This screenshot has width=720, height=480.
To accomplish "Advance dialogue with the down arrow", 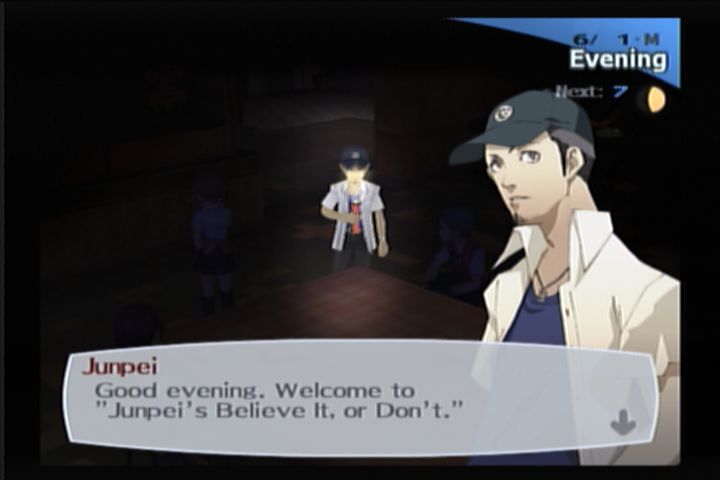I will click(622, 422).
